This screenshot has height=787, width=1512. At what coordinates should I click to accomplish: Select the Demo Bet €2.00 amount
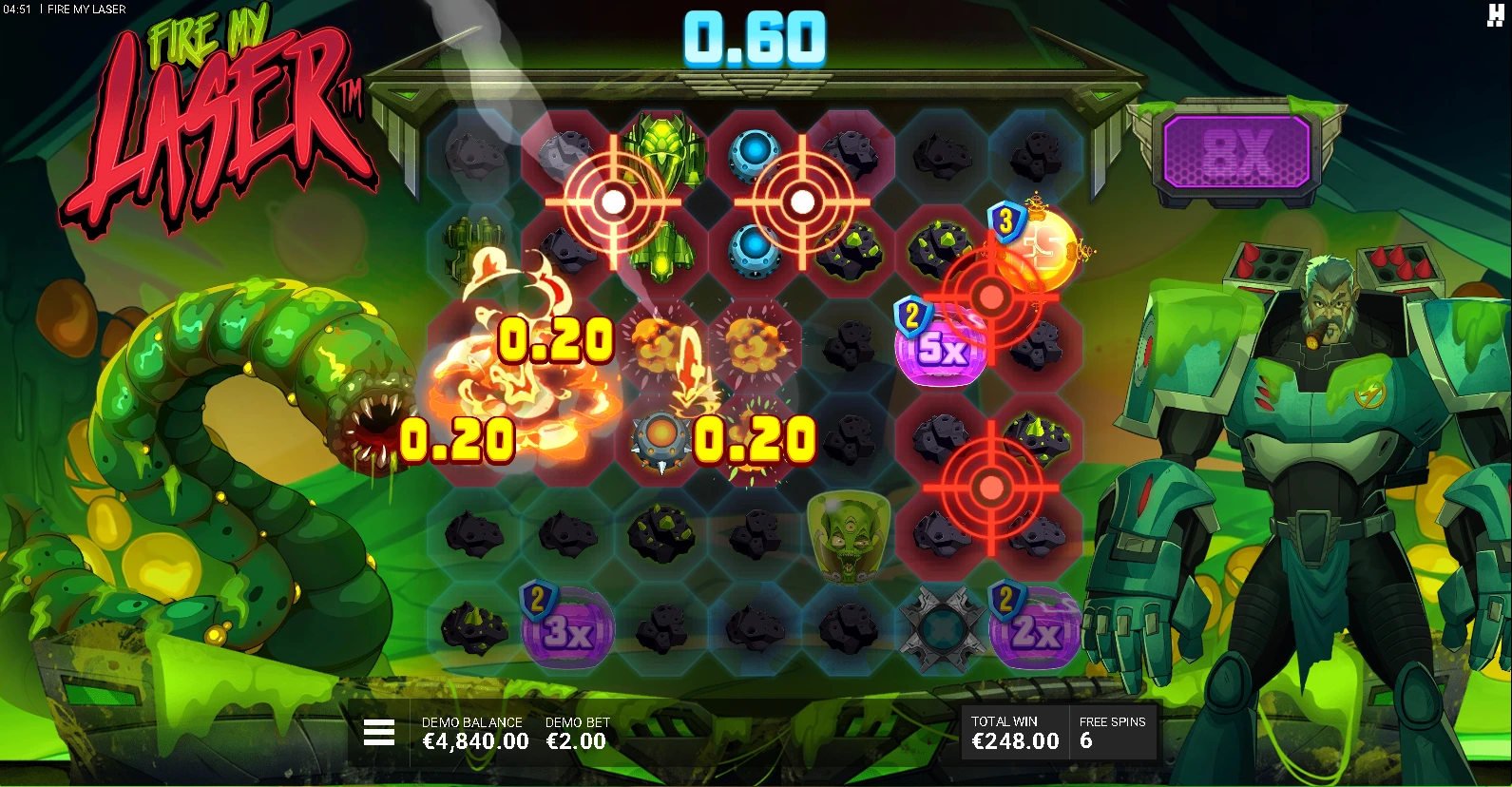click(576, 741)
